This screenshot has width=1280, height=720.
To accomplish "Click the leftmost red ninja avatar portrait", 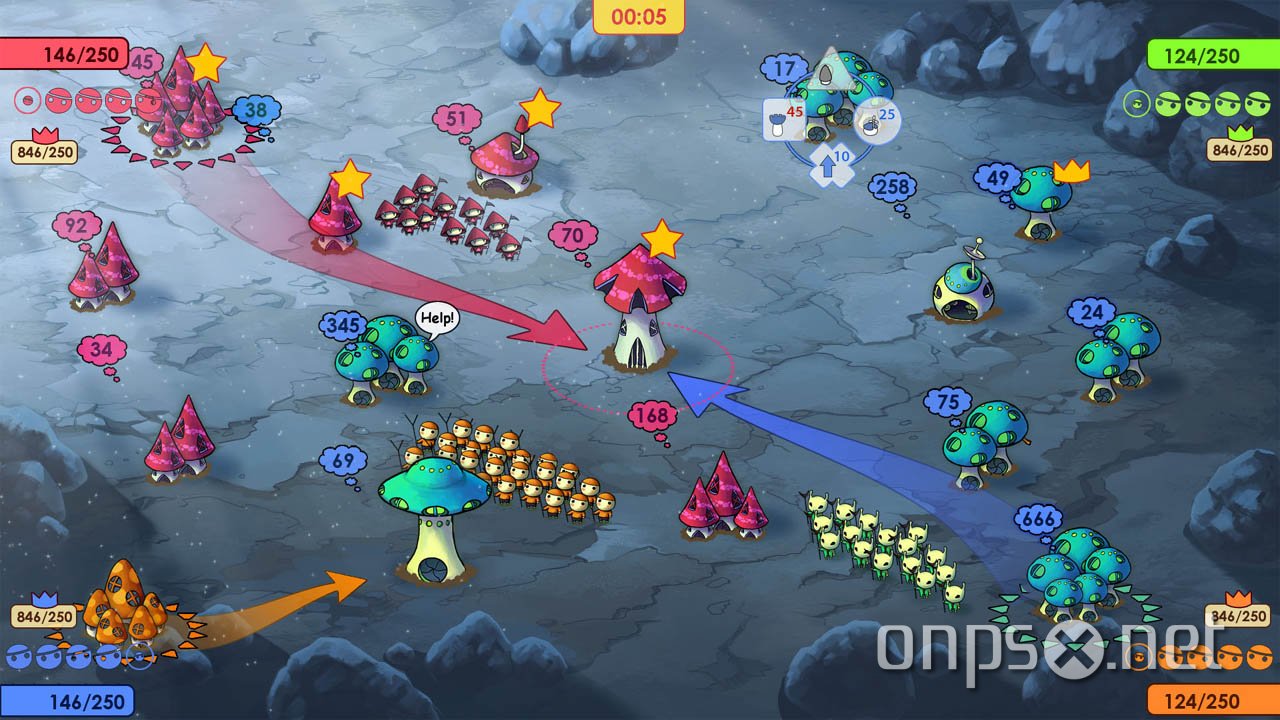I will (28, 100).
